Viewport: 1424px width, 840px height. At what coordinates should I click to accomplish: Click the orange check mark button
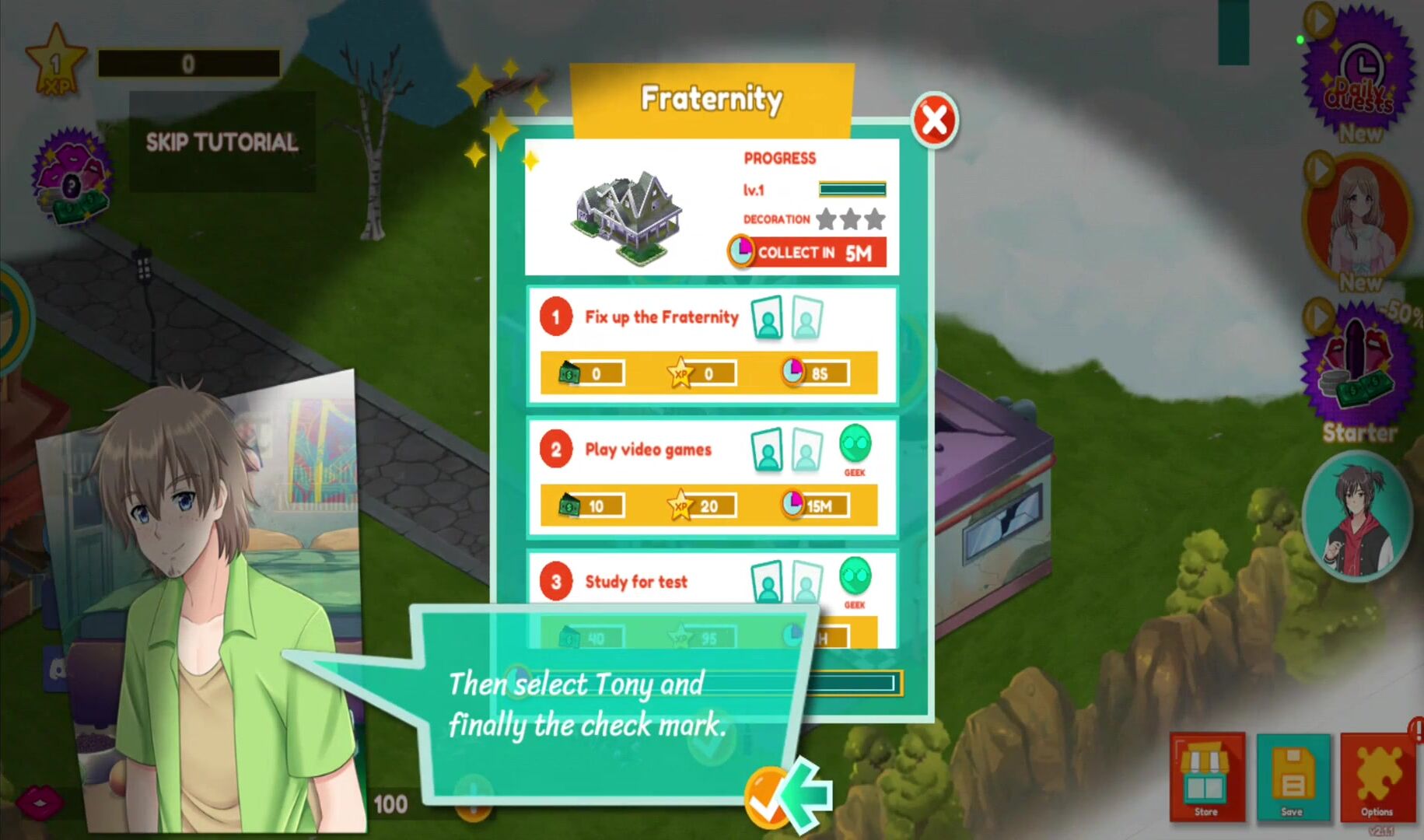(x=766, y=799)
